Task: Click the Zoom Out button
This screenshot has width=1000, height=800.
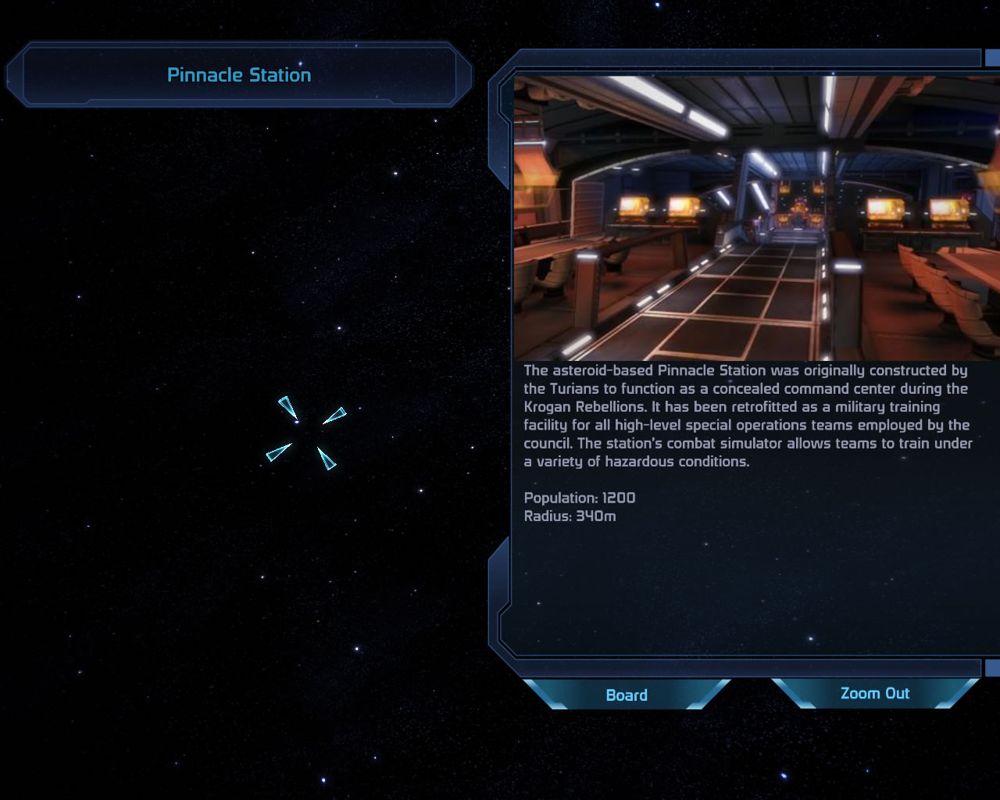Action: pyautogui.click(x=874, y=693)
